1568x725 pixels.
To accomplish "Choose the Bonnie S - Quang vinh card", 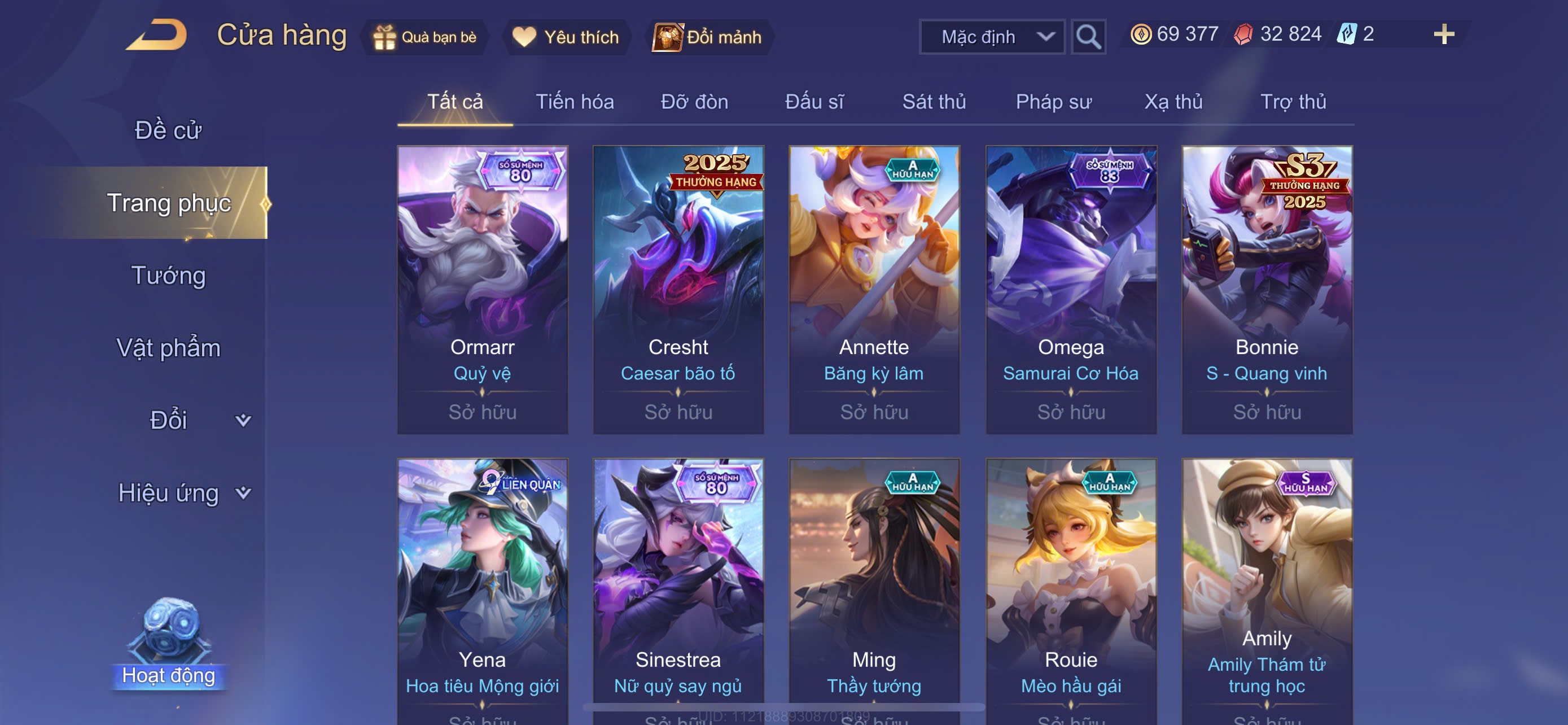I will [x=1266, y=289].
